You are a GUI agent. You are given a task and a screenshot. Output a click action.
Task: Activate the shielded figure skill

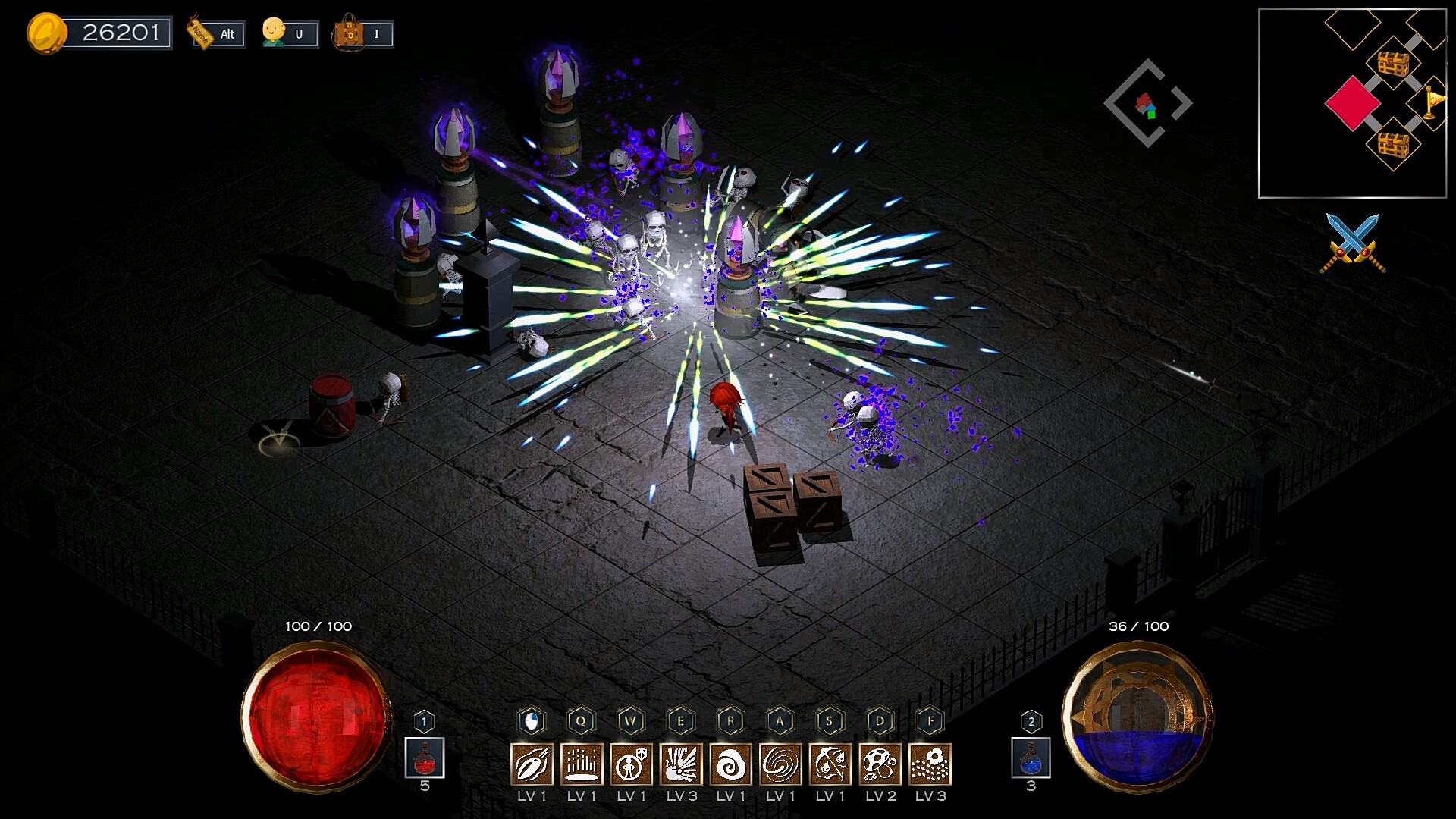coord(631,764)
